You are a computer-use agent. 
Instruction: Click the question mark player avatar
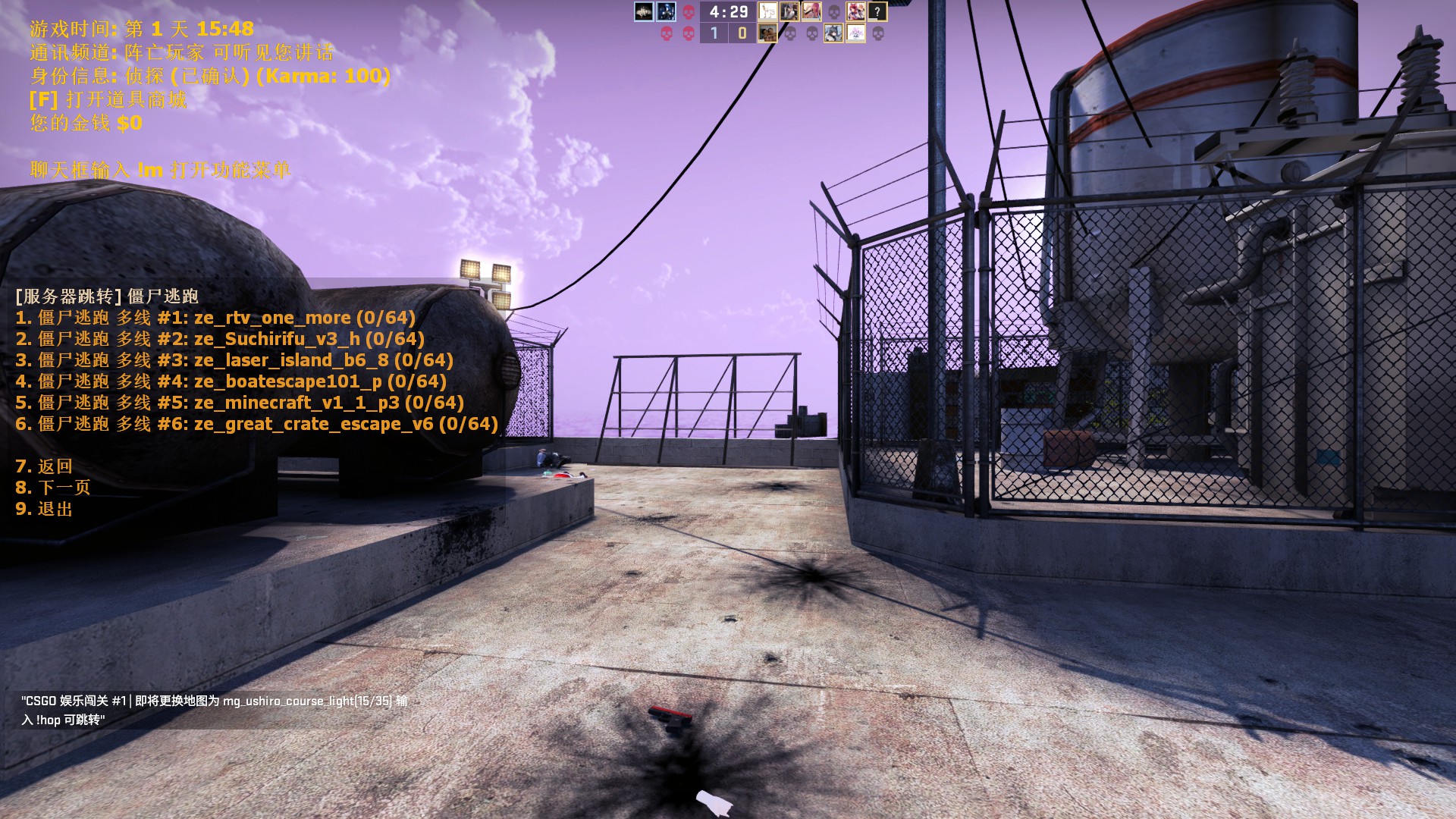[877, 11]
